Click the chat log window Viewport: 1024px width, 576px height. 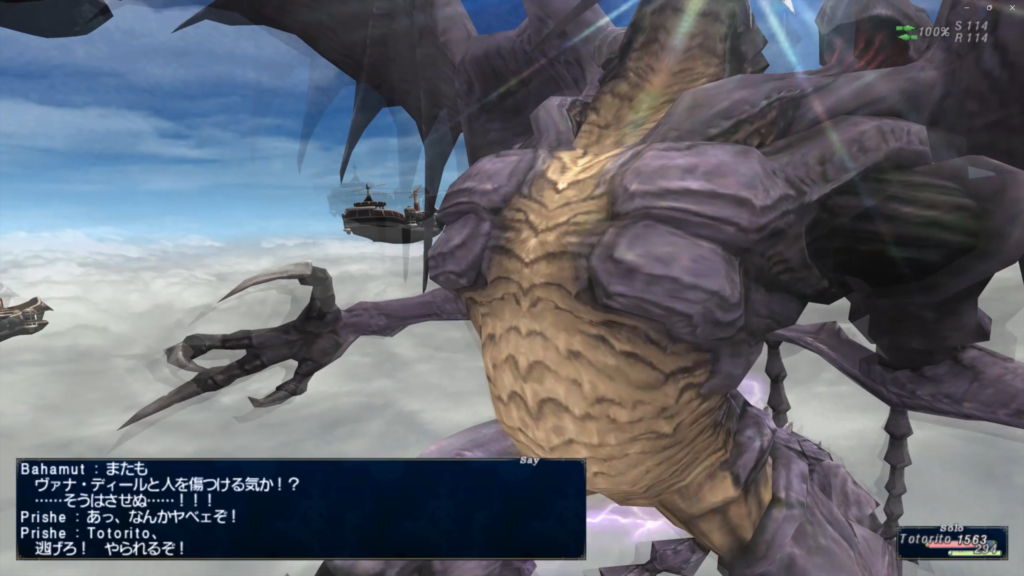tap(300, 508)
